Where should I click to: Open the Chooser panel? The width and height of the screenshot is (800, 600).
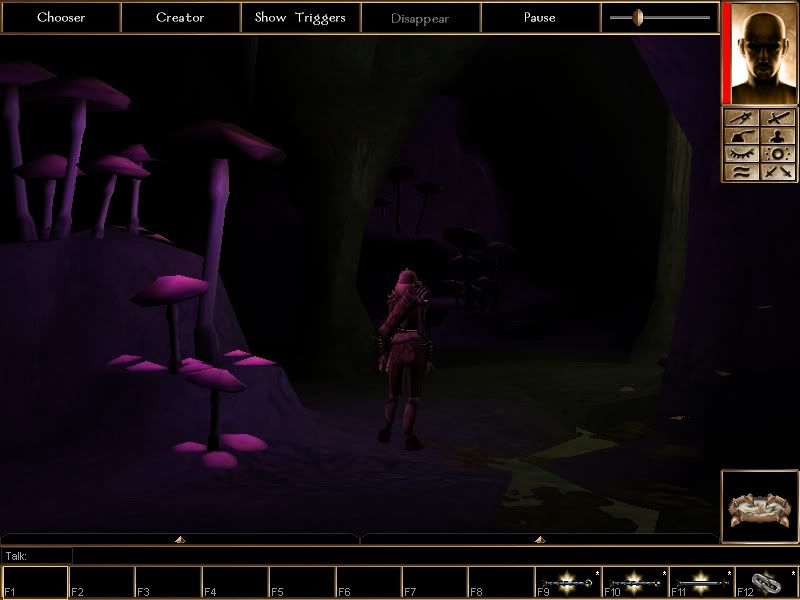click(x=61, y=18)
